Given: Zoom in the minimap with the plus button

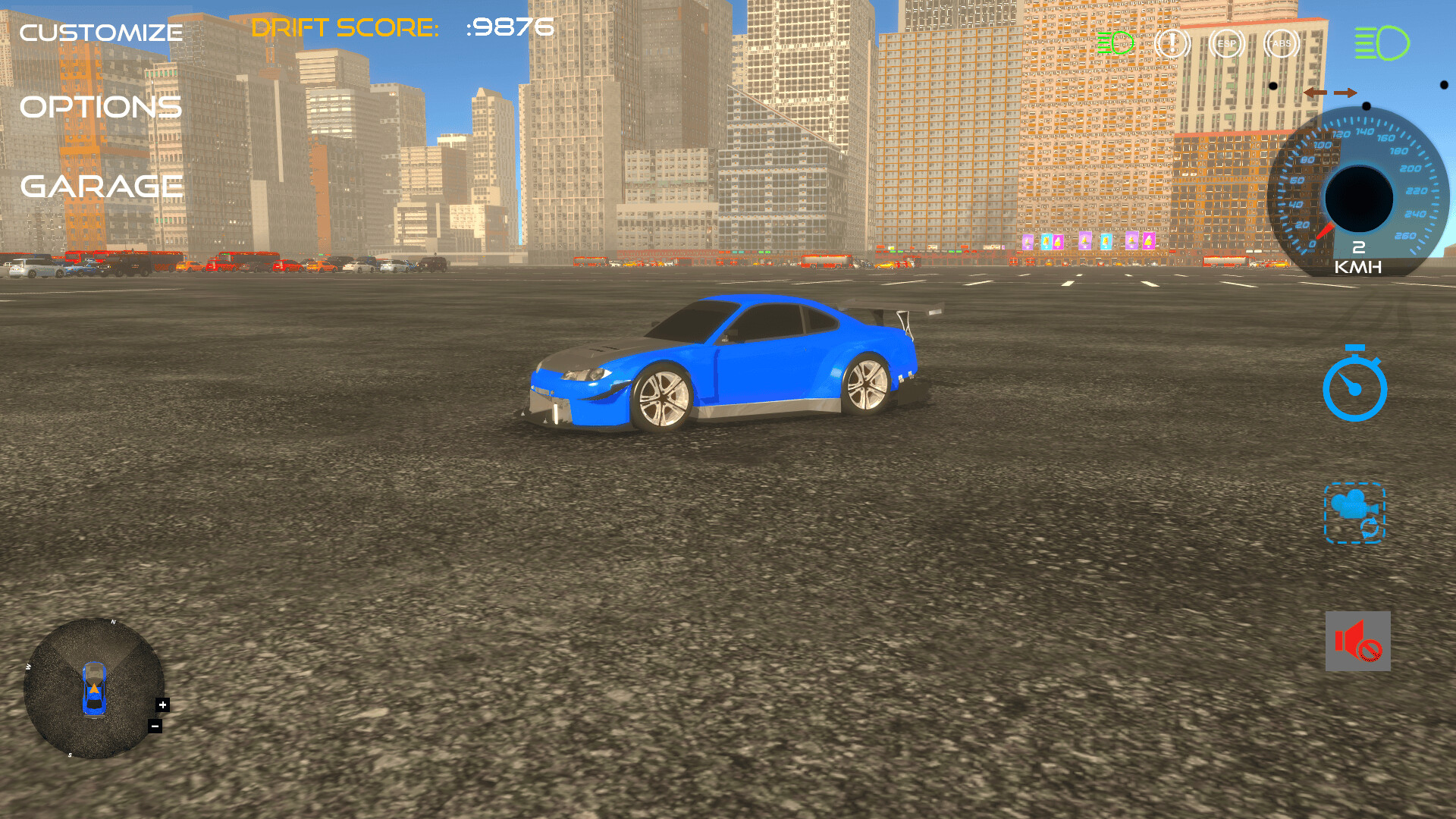Looking at the screenshot, I should point(162,704).
